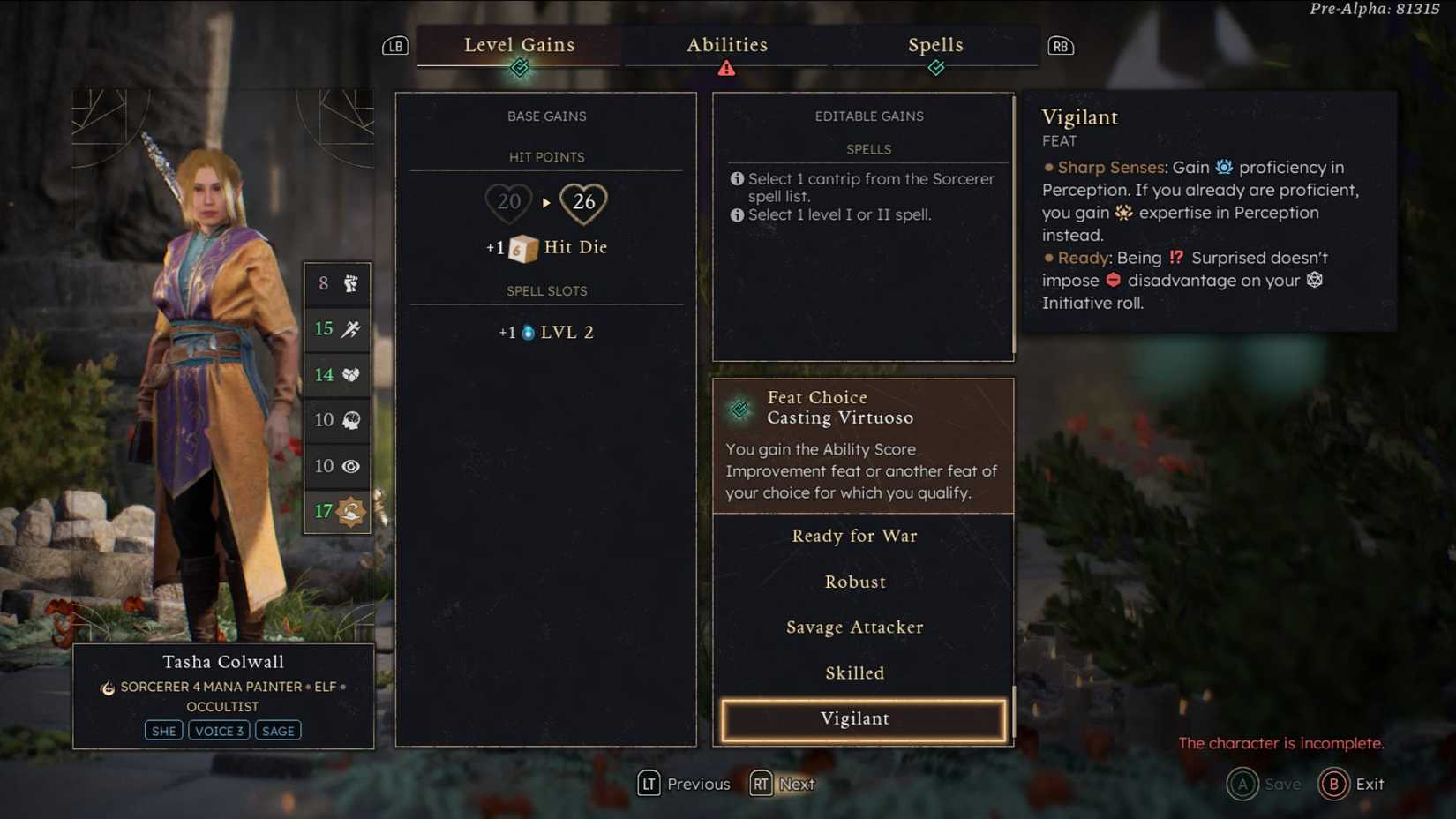Click the SHE pronoun tag

[163, 730]
